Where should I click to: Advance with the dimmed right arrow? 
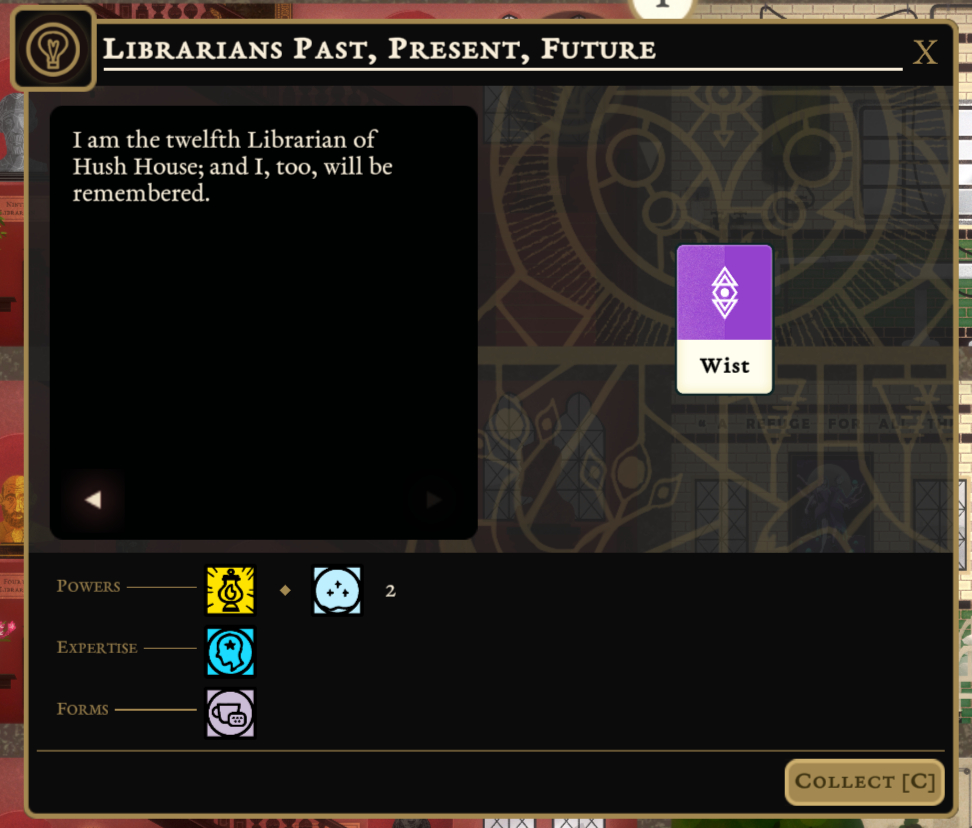[x=434, y=499]
